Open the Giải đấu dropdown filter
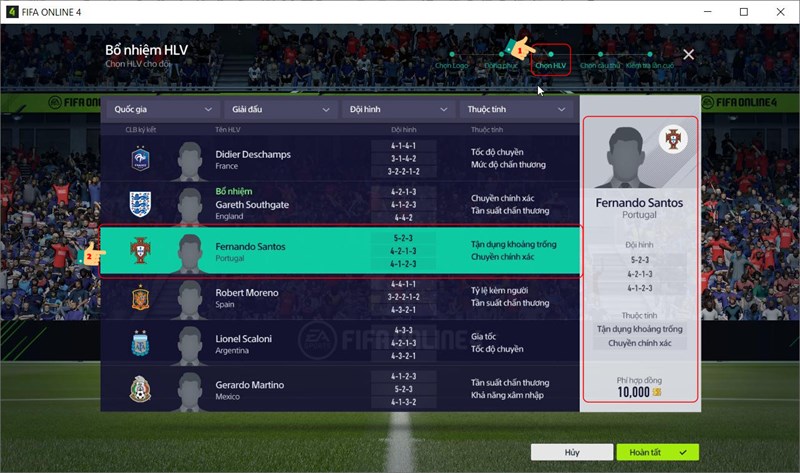The width and height of the screenshot is (800, 473). 281,109
